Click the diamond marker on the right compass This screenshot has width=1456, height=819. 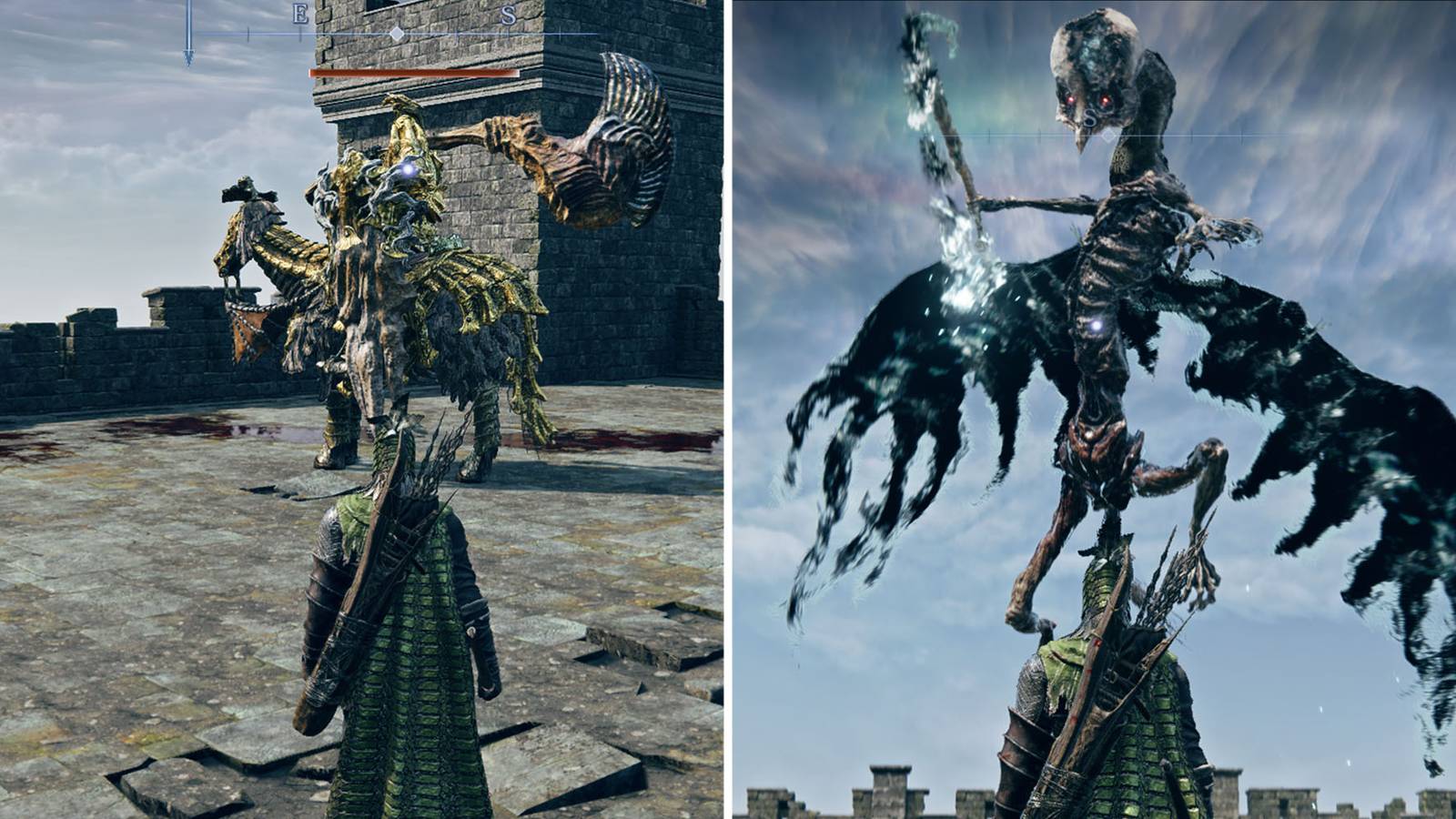coord(1108,135)
